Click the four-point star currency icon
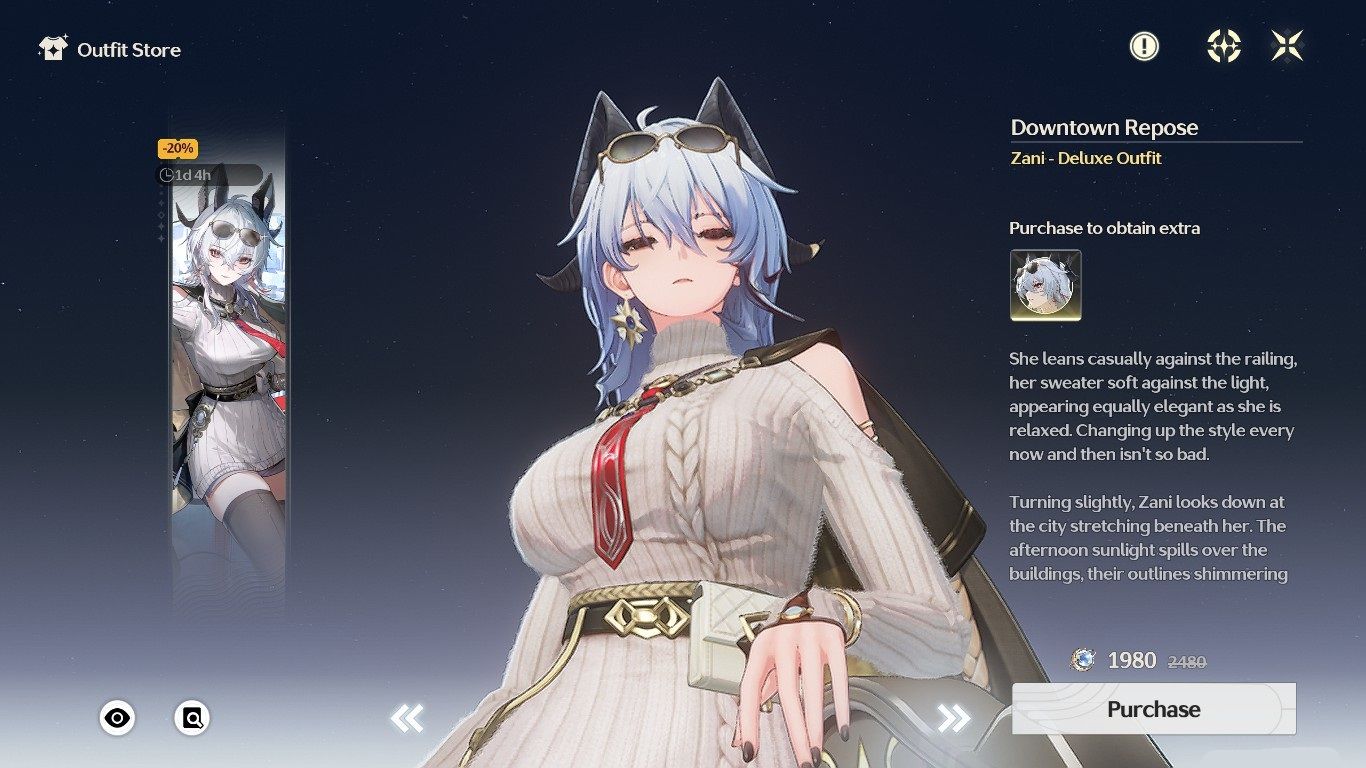1366x768 pixels. pyautogui.click(x=1224, y=46)
